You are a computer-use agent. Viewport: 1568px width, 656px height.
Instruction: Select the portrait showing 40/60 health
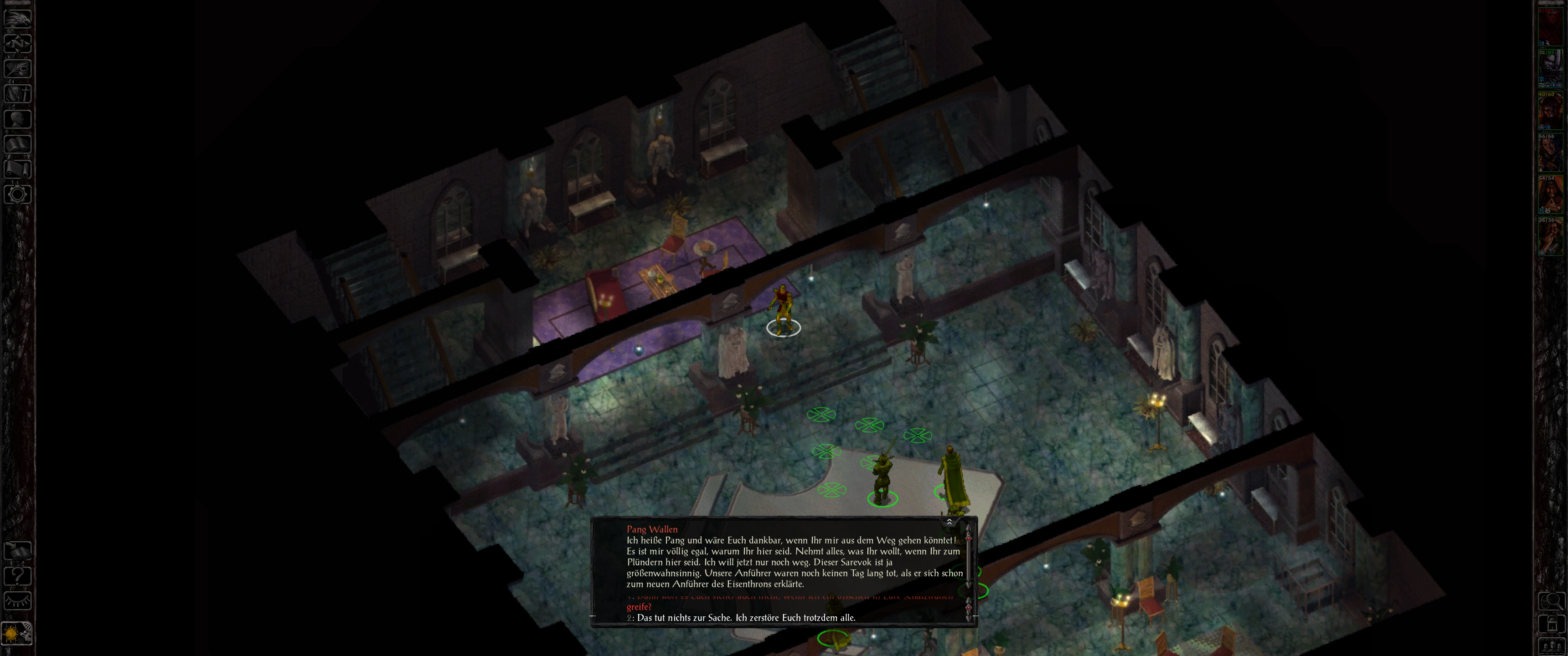click(1550, 111)
